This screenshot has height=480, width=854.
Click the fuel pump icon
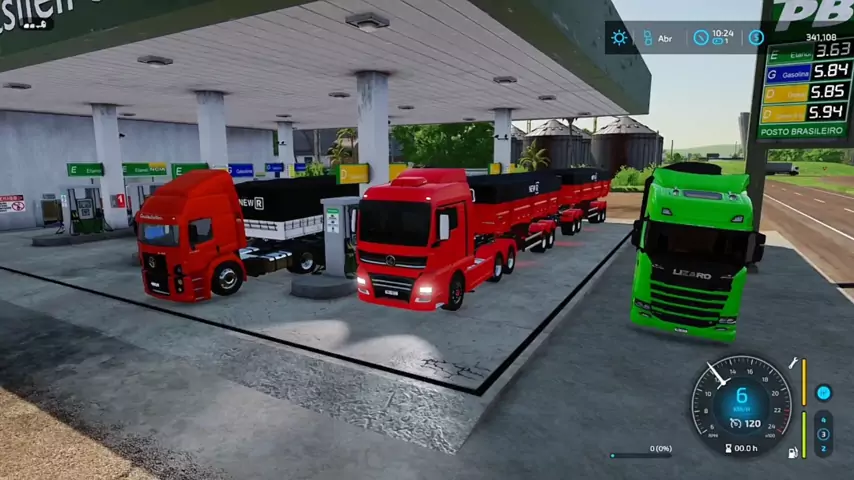tap(793, 452)
